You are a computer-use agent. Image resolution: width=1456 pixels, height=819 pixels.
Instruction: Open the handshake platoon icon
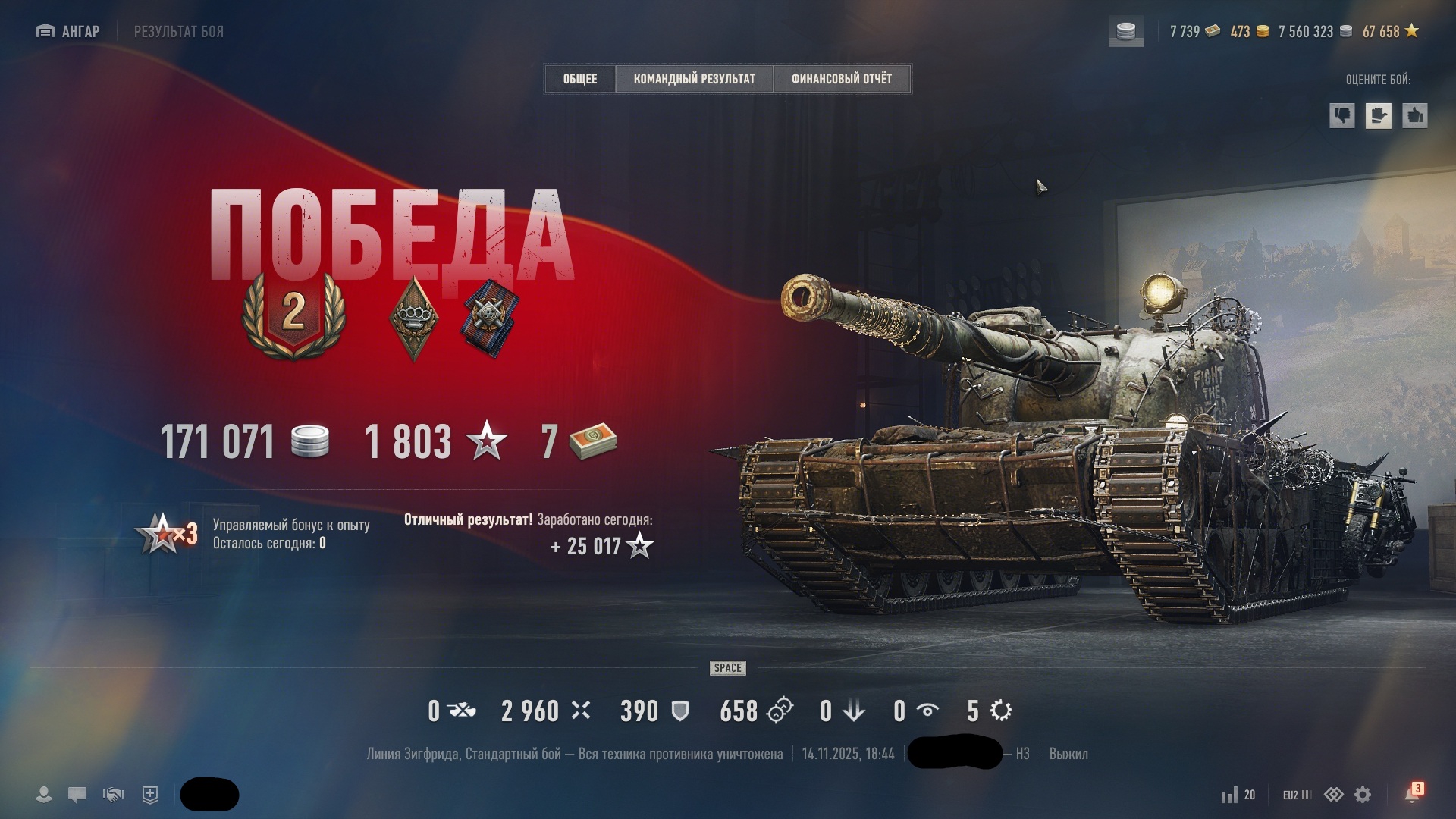click(x=114, y=795)
